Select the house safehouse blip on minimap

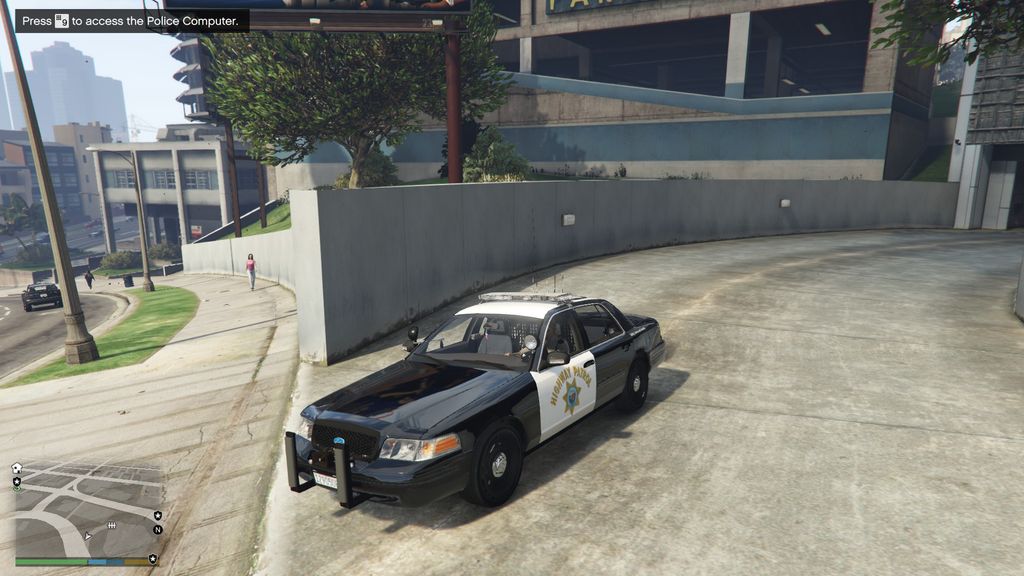pyautogui.click(x=16, y=468)
